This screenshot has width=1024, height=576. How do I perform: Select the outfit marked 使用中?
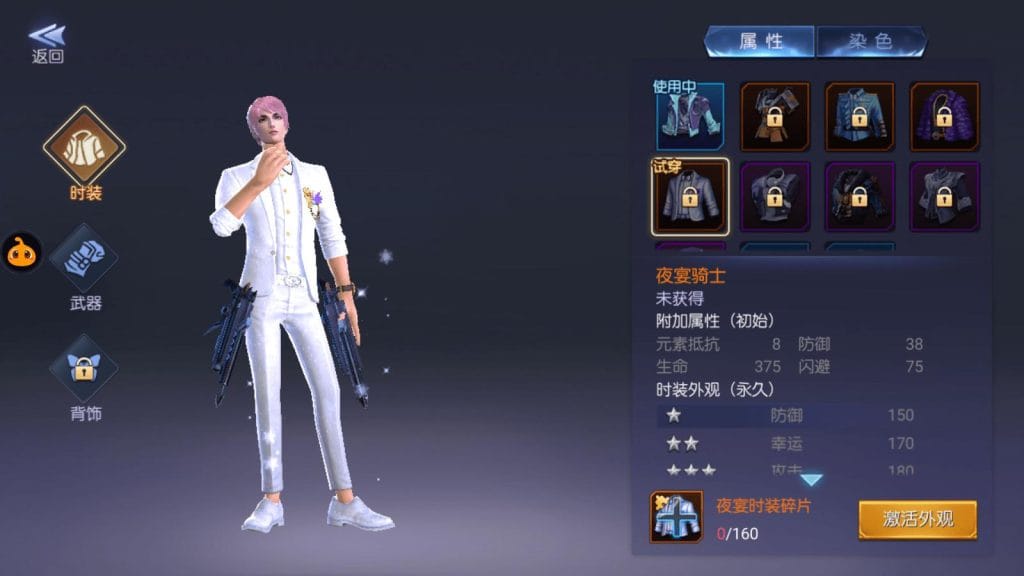[690, 116]
